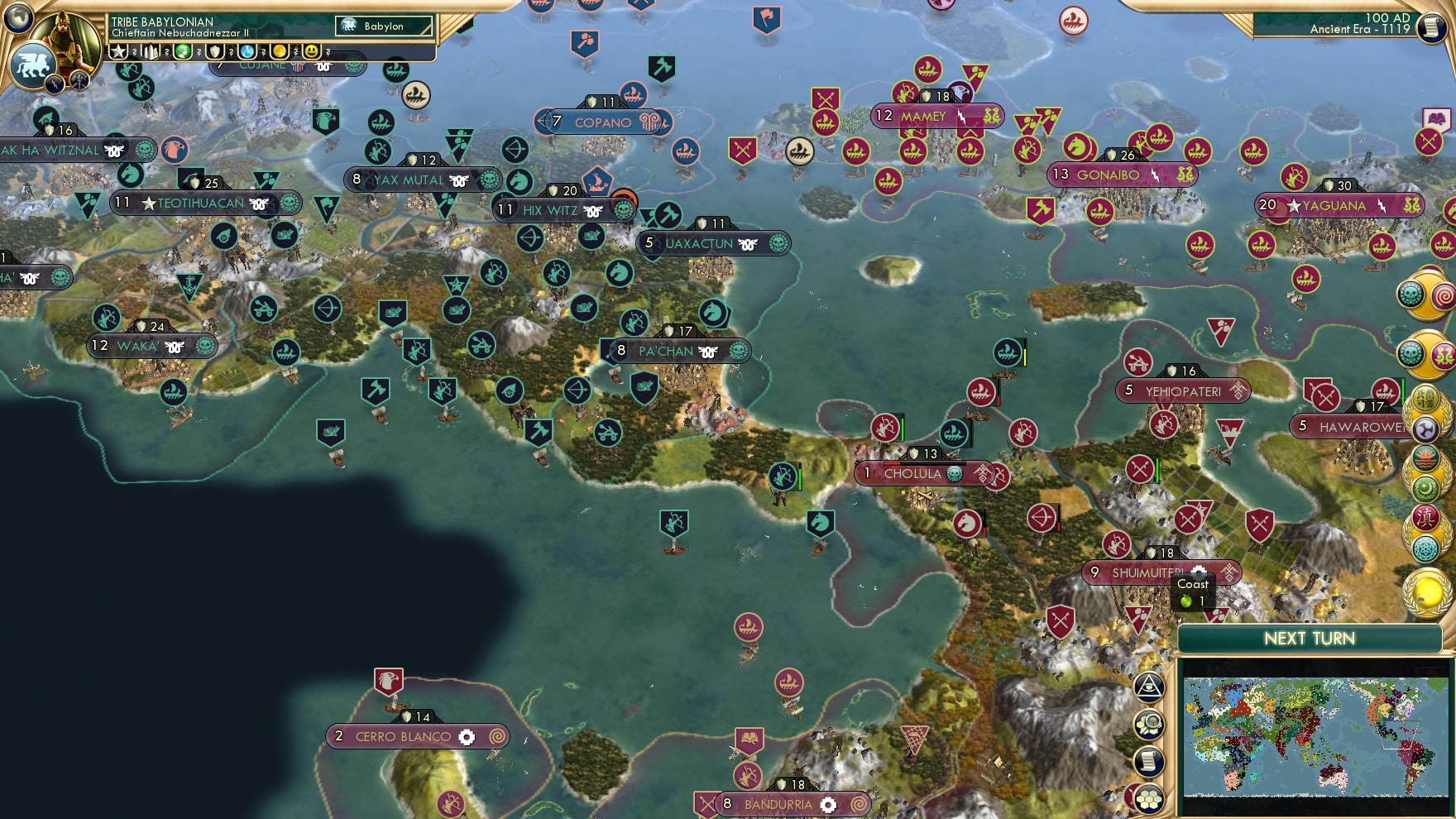Click the gold coin icon in the top bar
The image size is (1456, 819).
pos(281,51)
